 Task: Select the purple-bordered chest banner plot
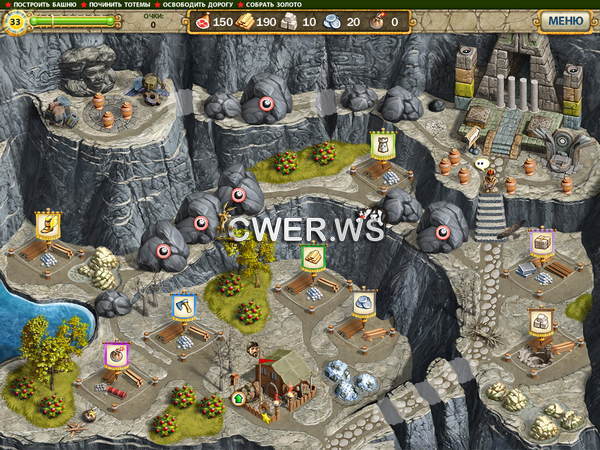pyautogui.click(x=541, y=242)
